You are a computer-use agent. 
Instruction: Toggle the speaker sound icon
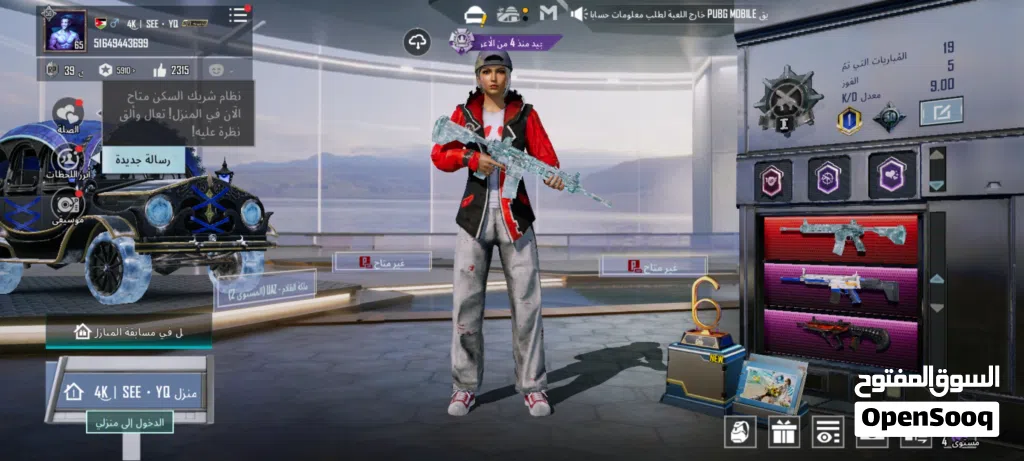tap(578, 14)
